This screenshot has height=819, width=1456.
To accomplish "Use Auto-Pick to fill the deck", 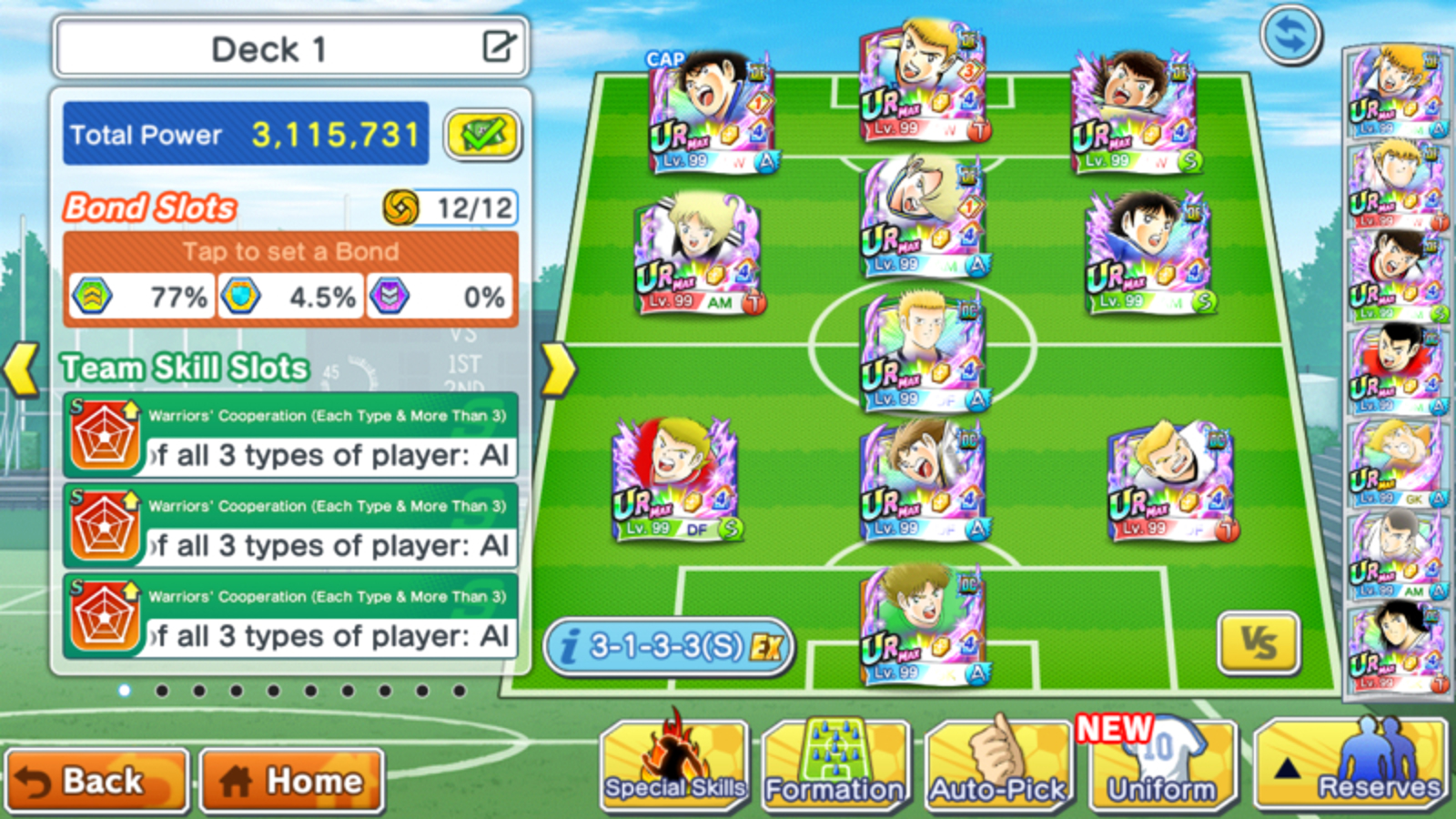I will point(998,766).
